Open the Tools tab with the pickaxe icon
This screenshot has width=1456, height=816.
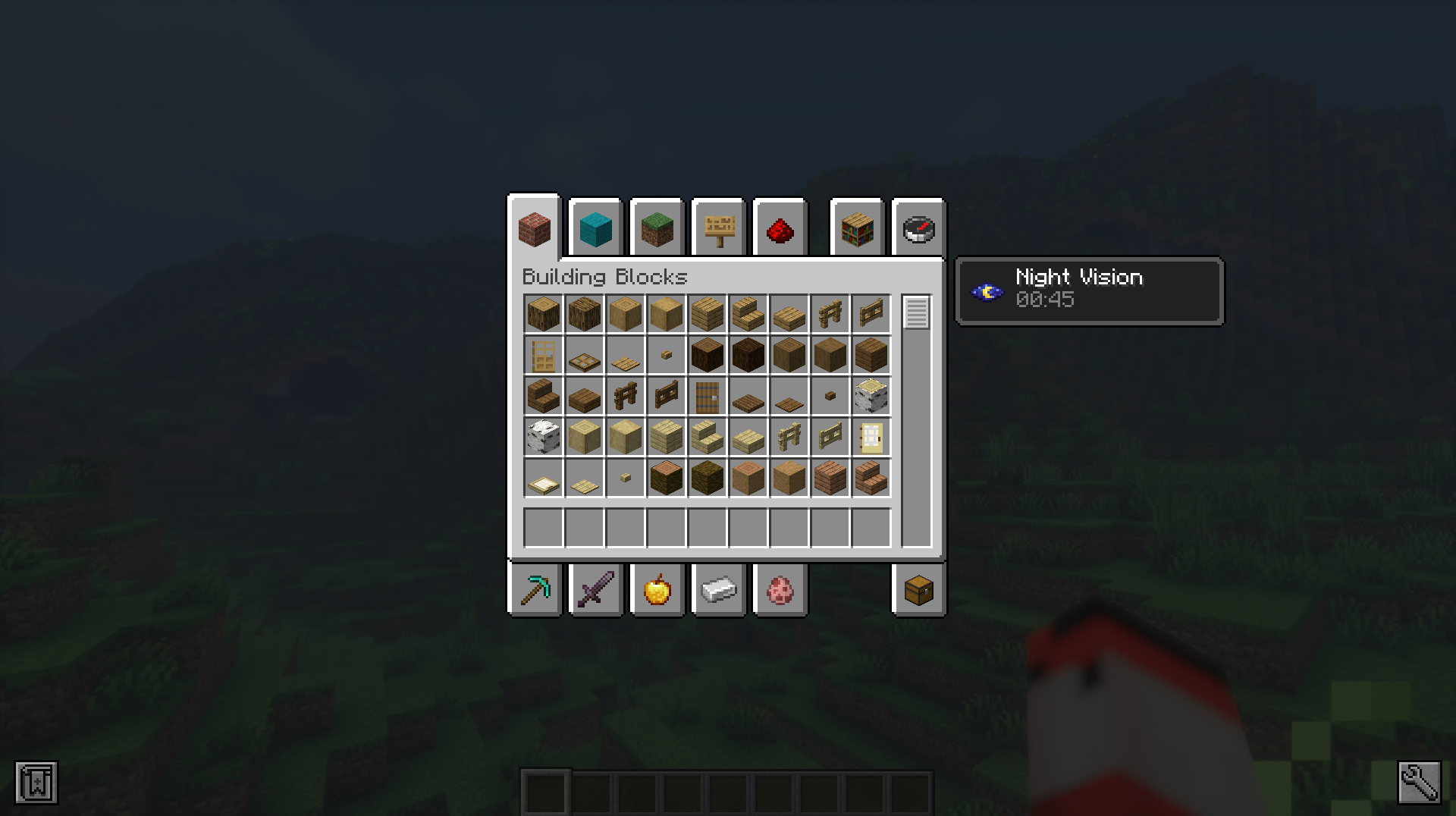click(535, 590)
